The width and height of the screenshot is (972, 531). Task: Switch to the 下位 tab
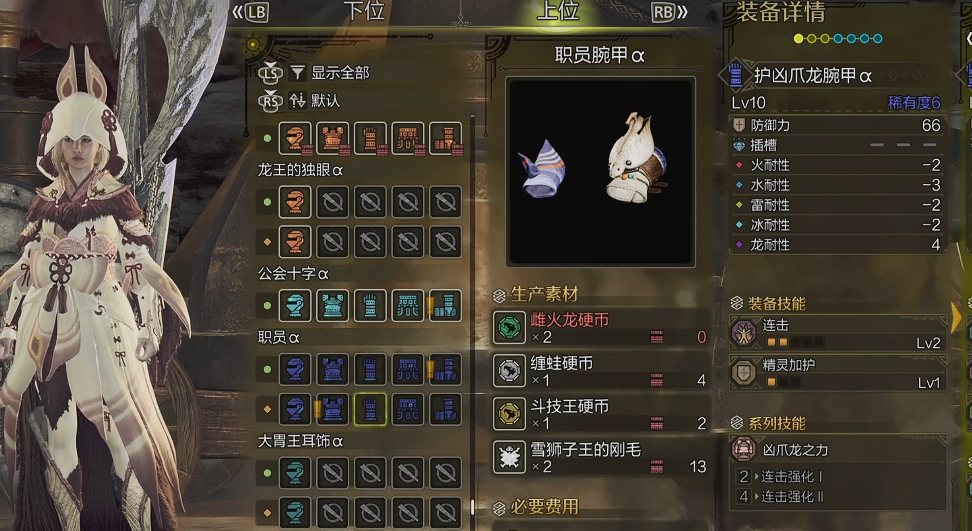[x=363, y=12]
